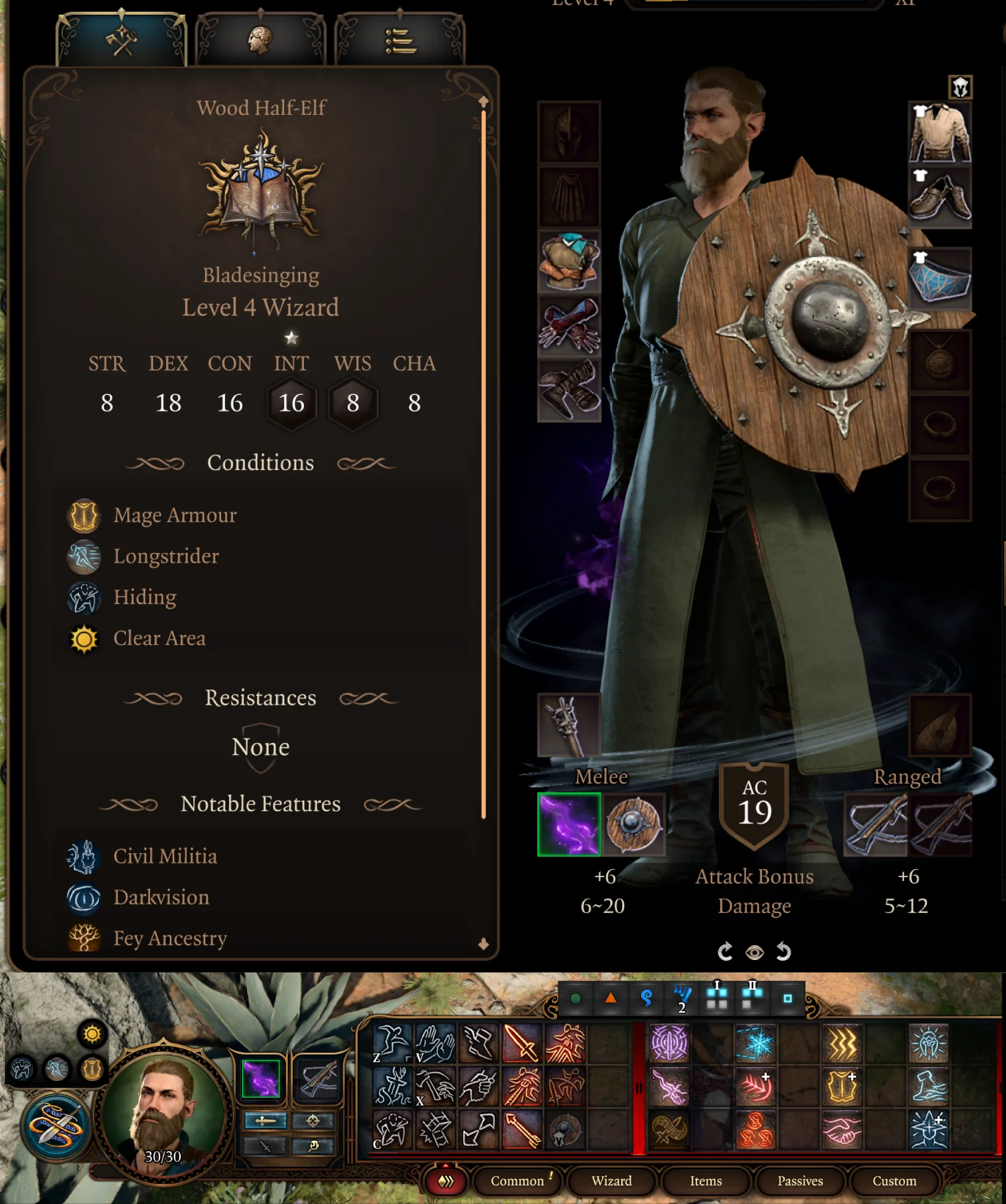The height and width of the screenshot is (1204, 1006).
Task: Cast the Friends cantrip from the hotbar
Action: point(842,1129)
